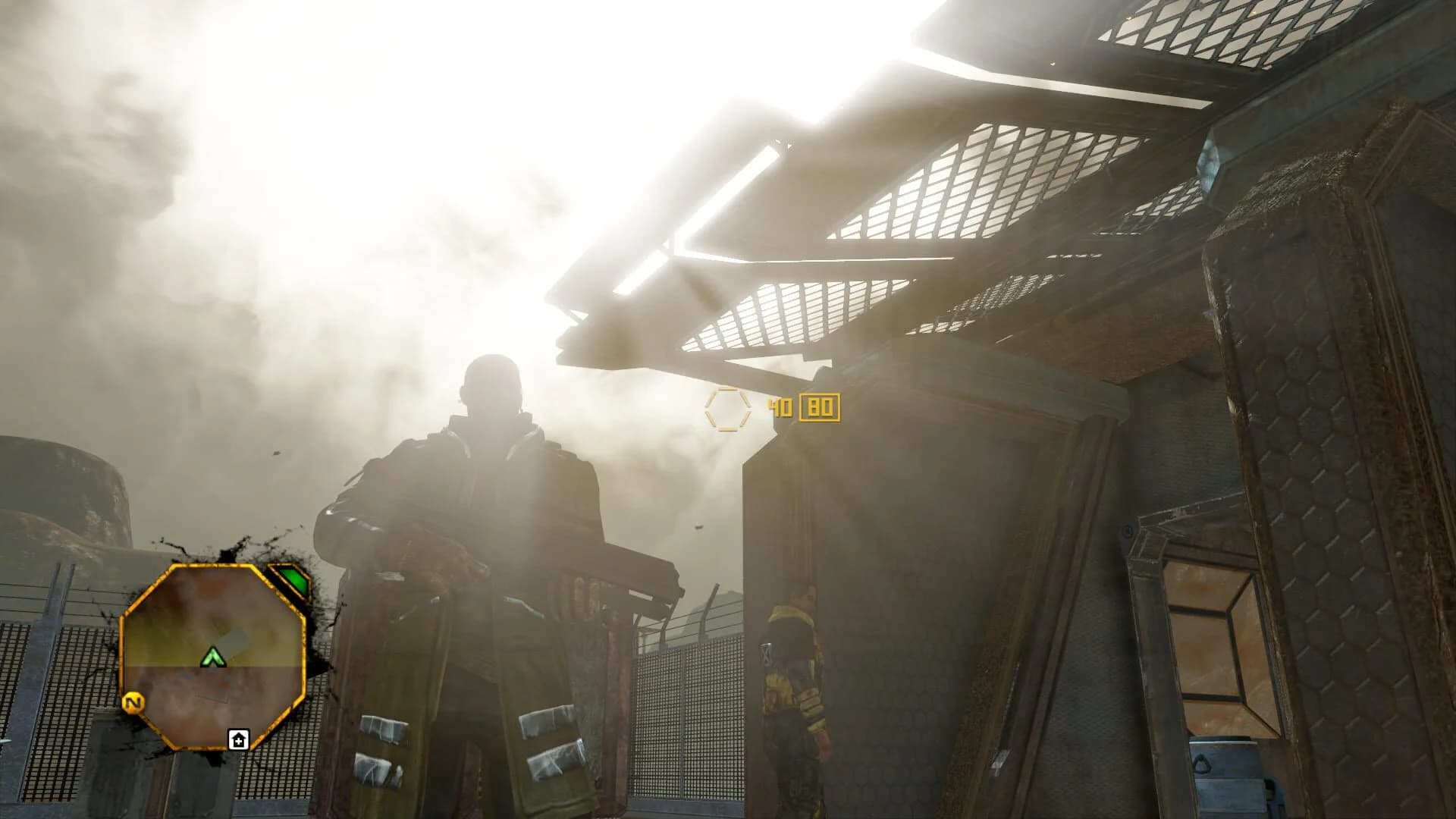This screenshot has width=1456, height=819.
Task: Select the yellow N compass marker
Action: pyautogui.click(x=133, y=702)
